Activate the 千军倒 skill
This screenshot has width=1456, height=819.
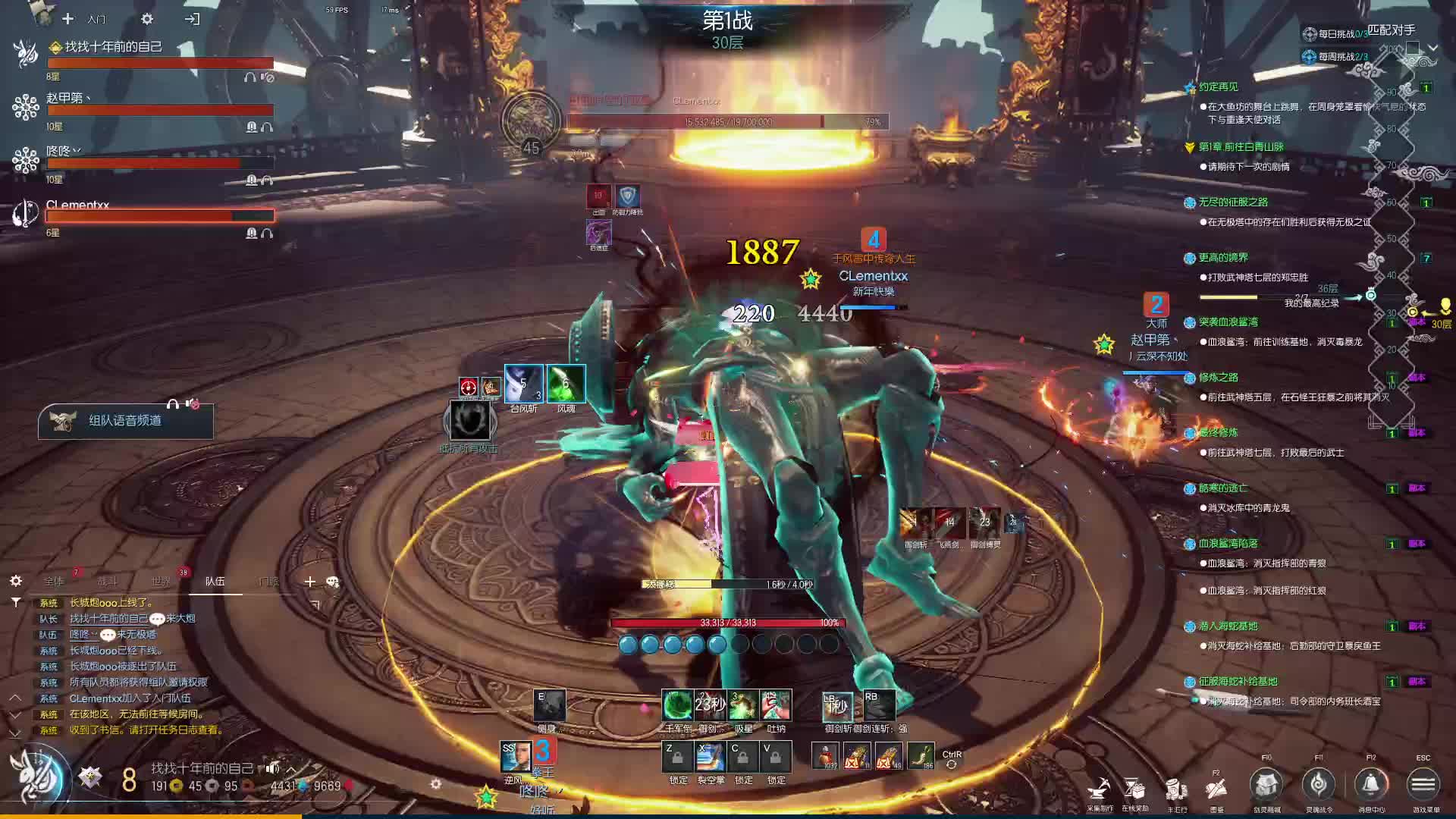pyautogui.click(x=677, y=705)
